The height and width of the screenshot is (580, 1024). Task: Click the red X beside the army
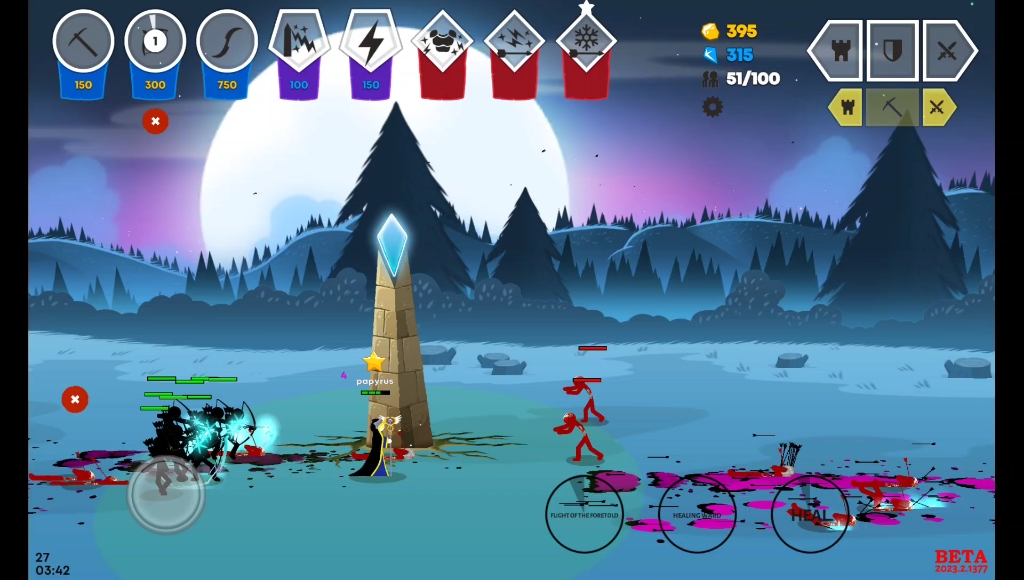[75, 399]
